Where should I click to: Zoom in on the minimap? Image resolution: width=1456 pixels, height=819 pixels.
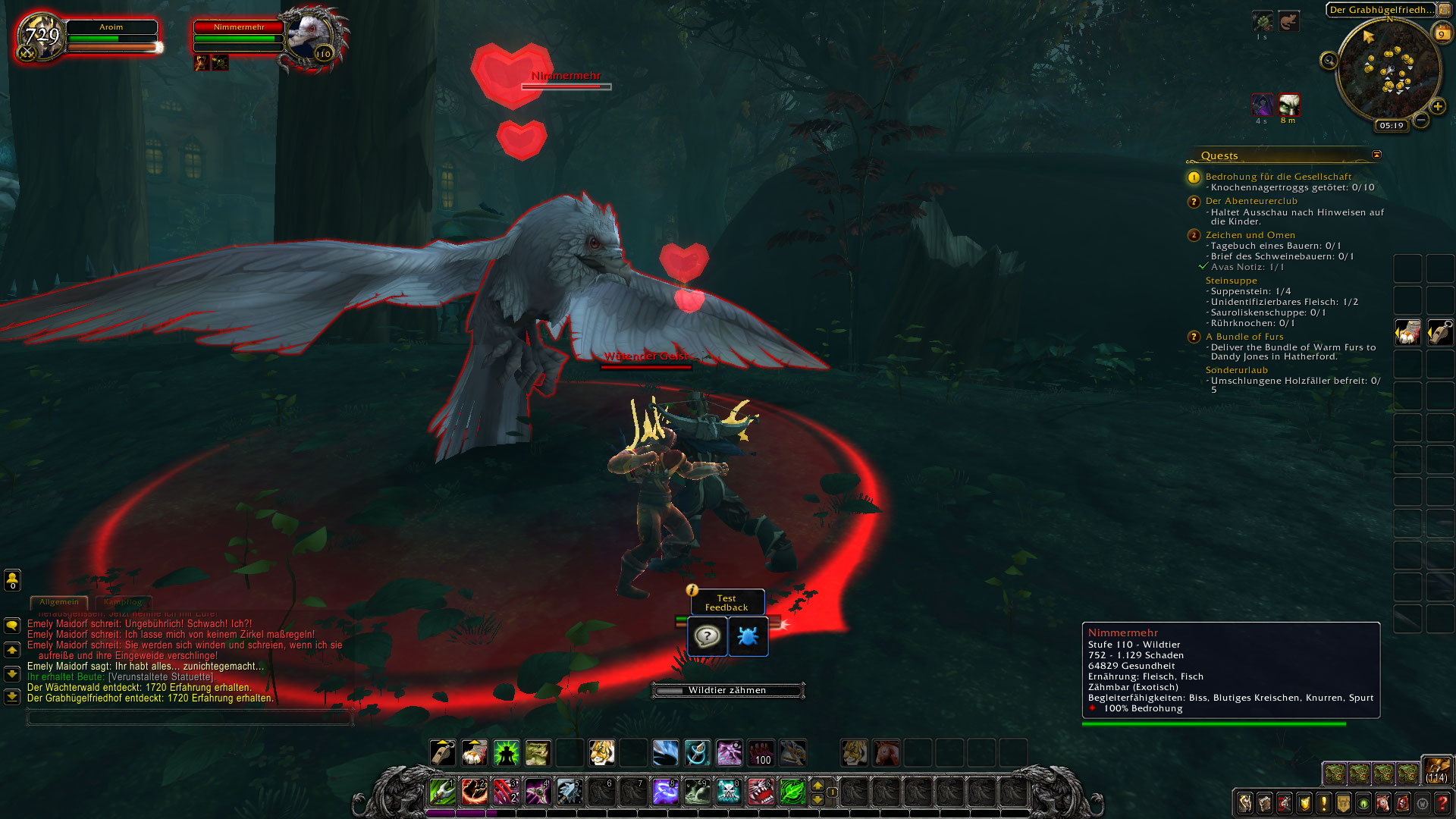1438,106
